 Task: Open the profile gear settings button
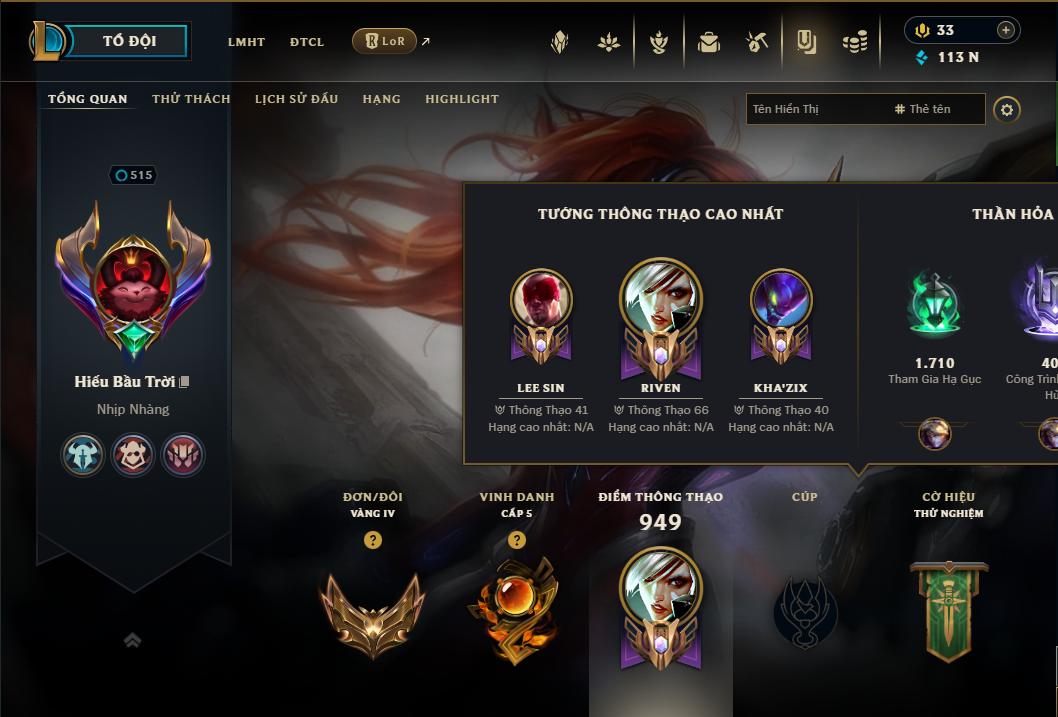[x=1007, y=109]
